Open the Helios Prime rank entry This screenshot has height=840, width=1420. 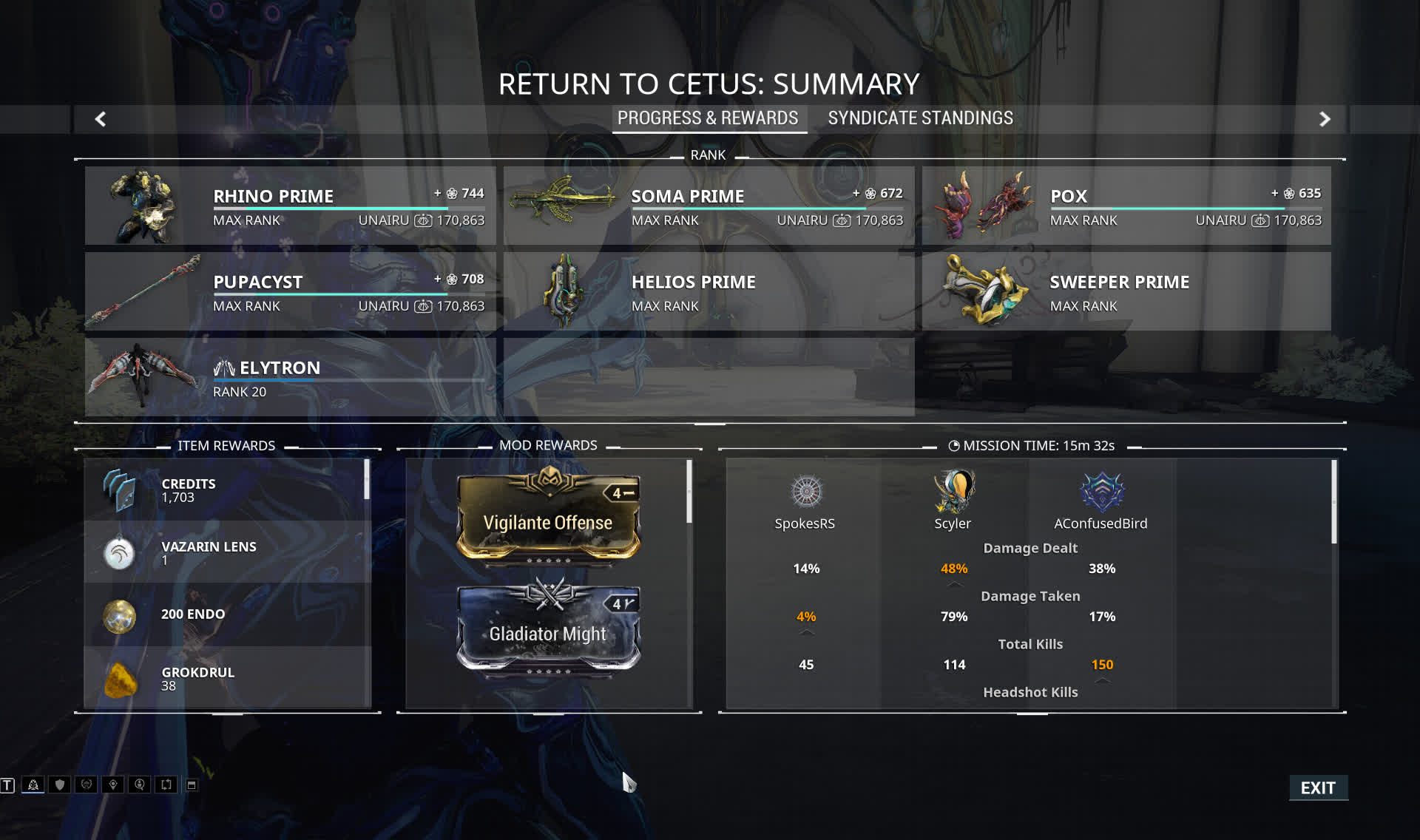709,291
